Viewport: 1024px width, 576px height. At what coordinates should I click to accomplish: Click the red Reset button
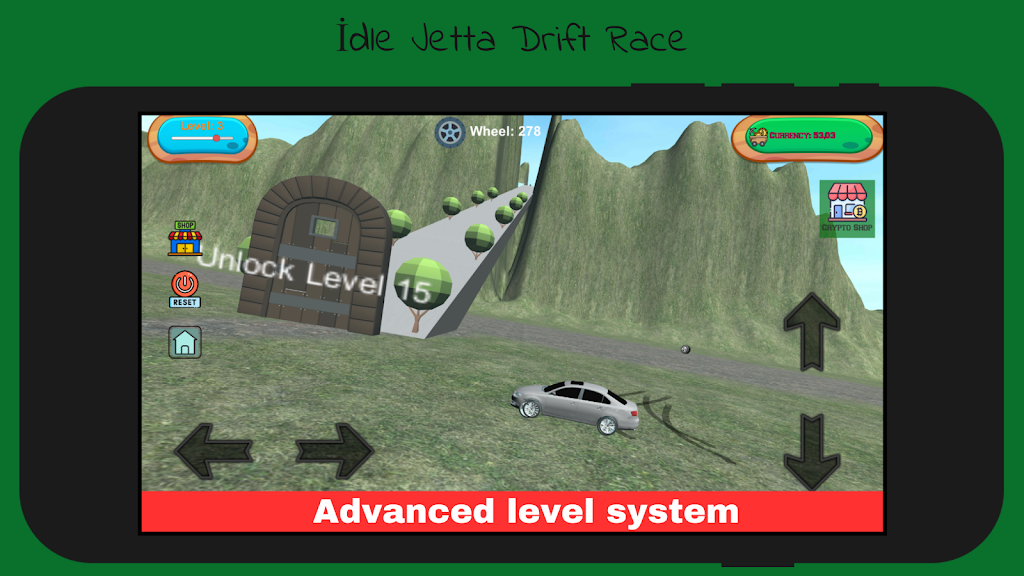185,288
